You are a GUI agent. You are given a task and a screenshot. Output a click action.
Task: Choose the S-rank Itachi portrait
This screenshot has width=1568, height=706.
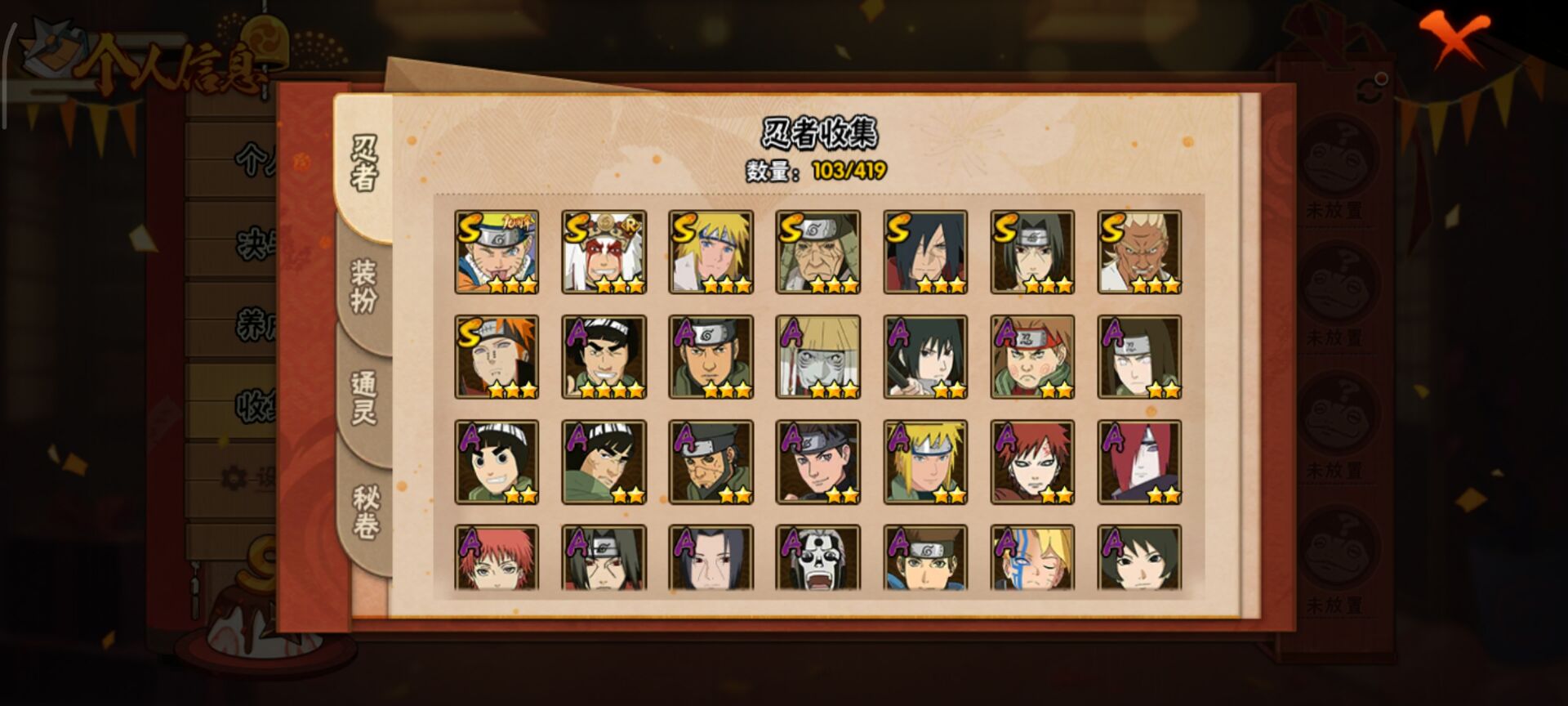click(1032, 252)
